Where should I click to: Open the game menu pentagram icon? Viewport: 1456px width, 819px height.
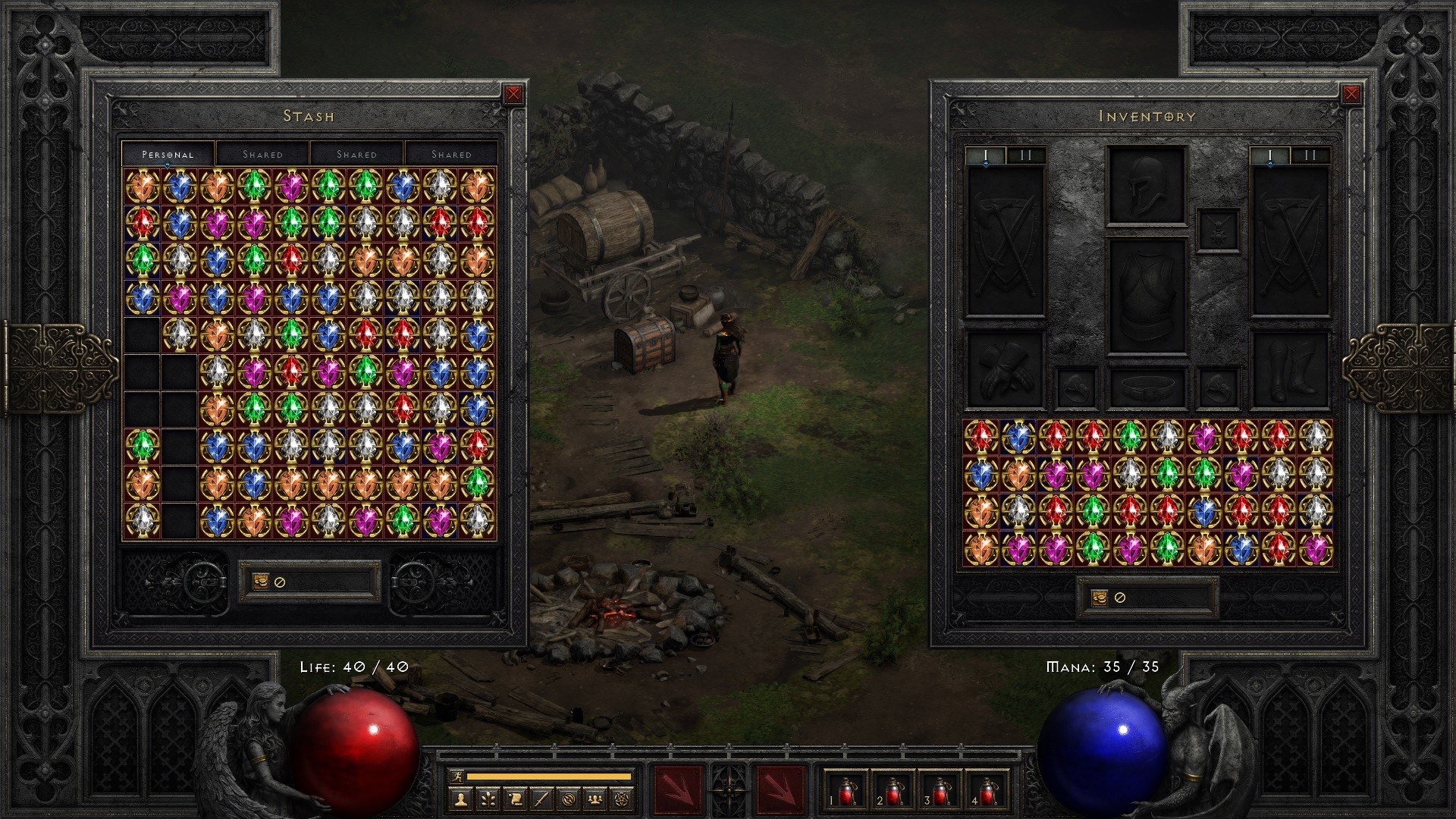pos(621,801)
